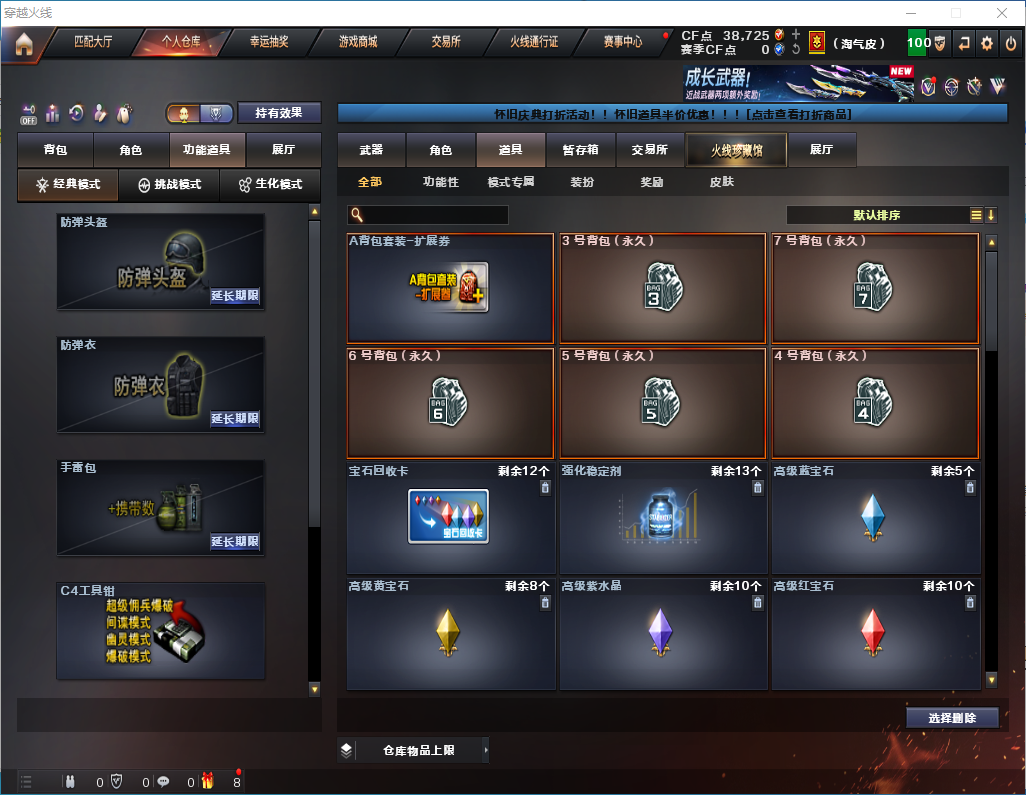
Task: Open the 游戏商城 game store
Action: pos(358,42)
